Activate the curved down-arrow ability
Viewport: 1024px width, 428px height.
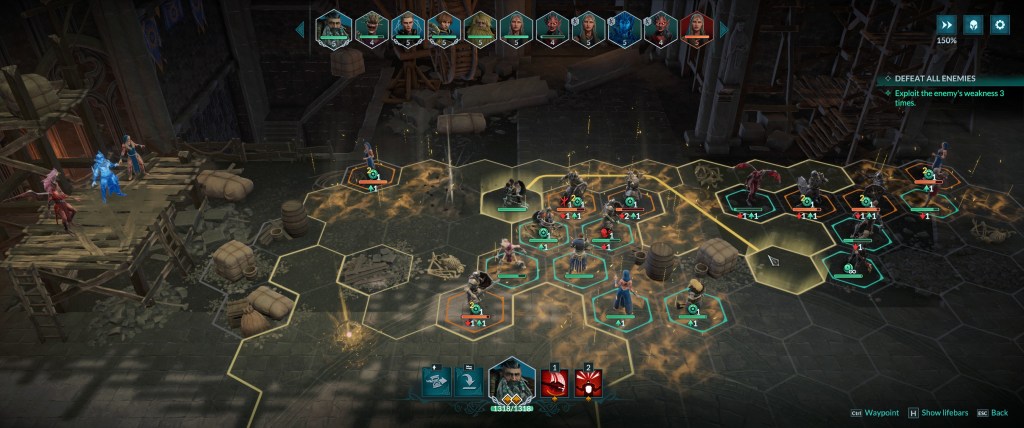pyautogui.click(x=469, y=381)
